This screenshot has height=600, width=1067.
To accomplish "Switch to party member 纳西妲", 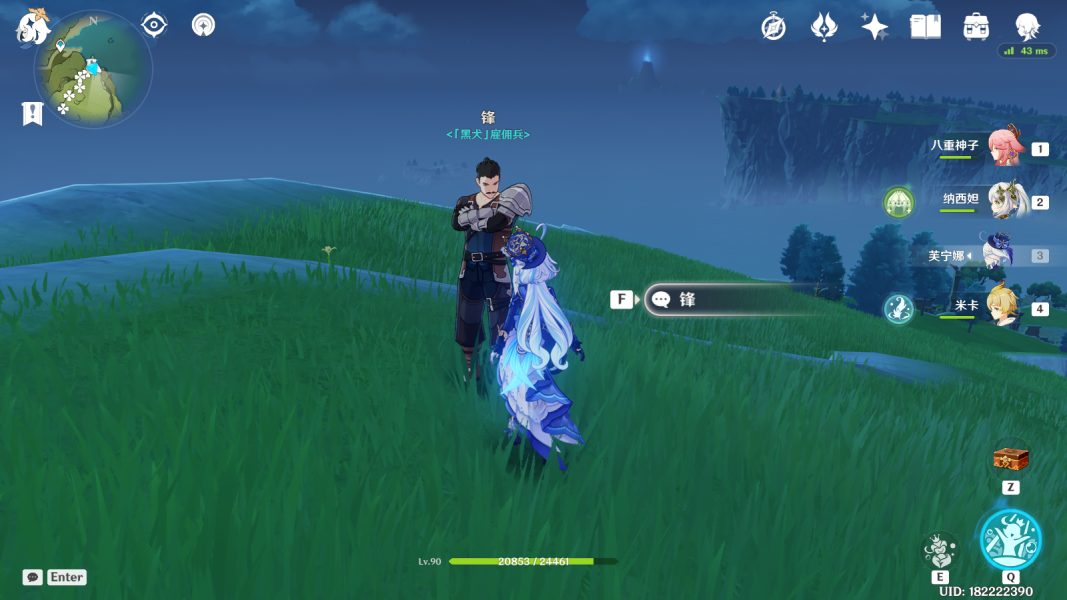I will pos(1003,201).
